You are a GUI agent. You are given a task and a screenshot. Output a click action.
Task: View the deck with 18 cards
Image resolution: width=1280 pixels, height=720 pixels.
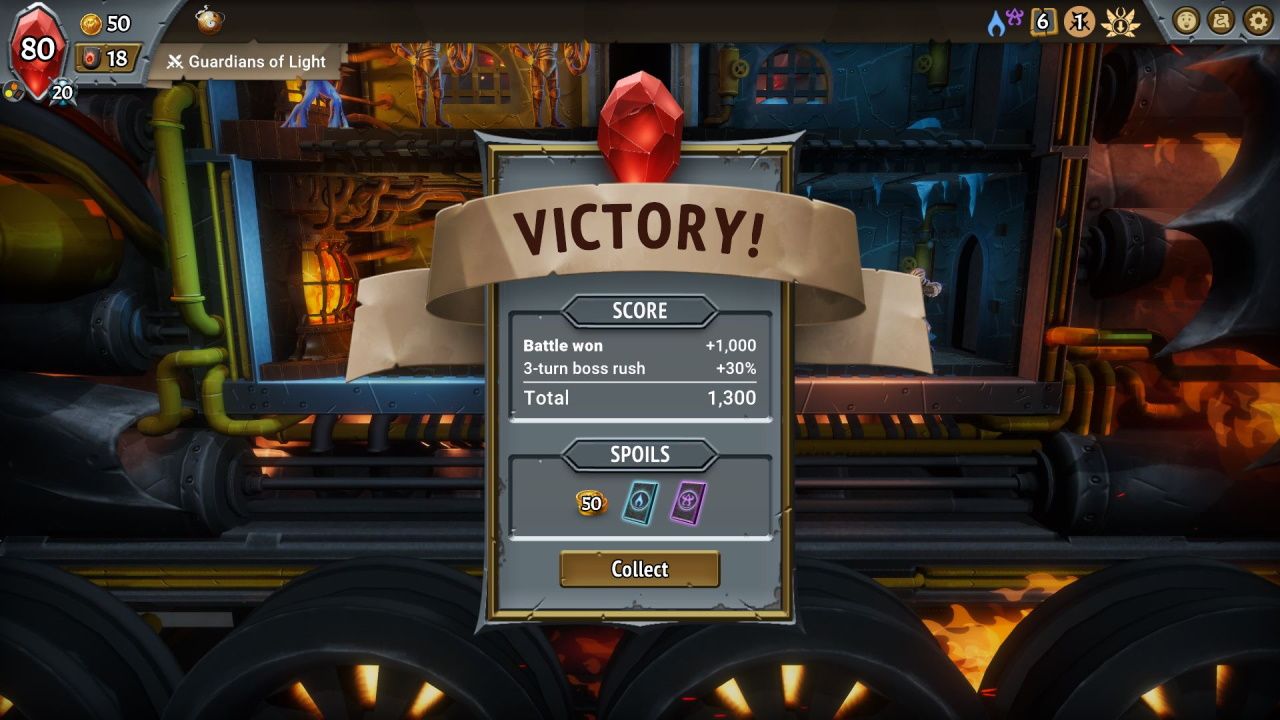coord(107,58)
